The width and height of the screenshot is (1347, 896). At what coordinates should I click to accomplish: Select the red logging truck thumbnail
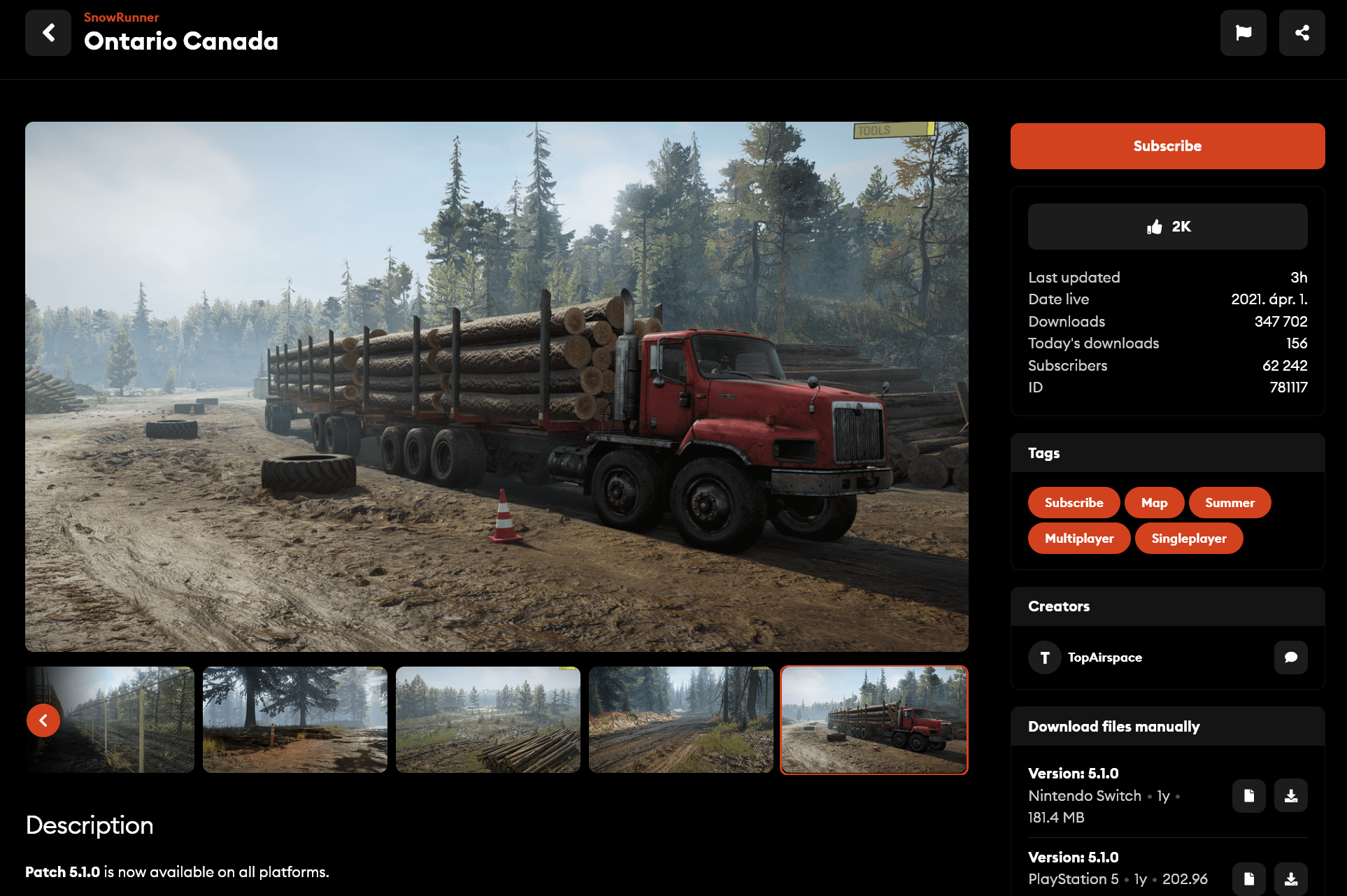click(874, 720)
